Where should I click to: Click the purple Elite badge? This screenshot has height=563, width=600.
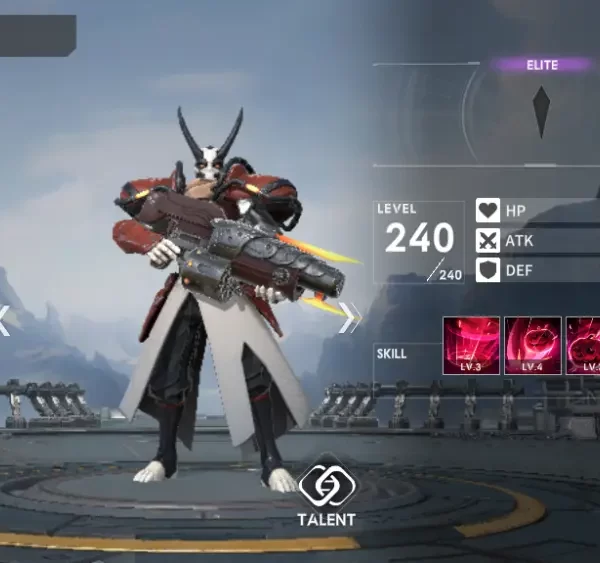click(x=542, y=65)
